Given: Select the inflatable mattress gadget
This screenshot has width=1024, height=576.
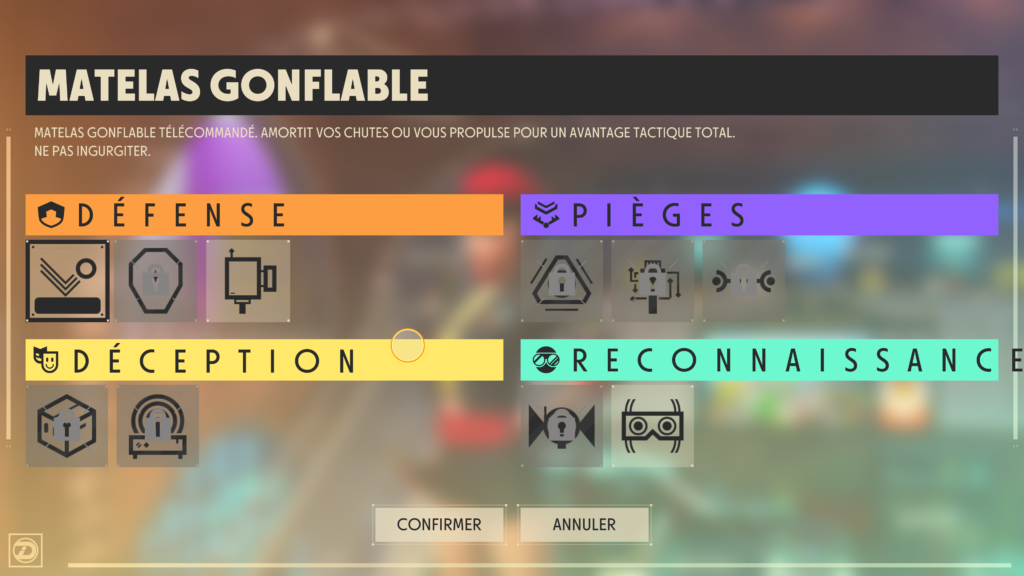Looking at the screenshot, I should click(x=68, y=281).
